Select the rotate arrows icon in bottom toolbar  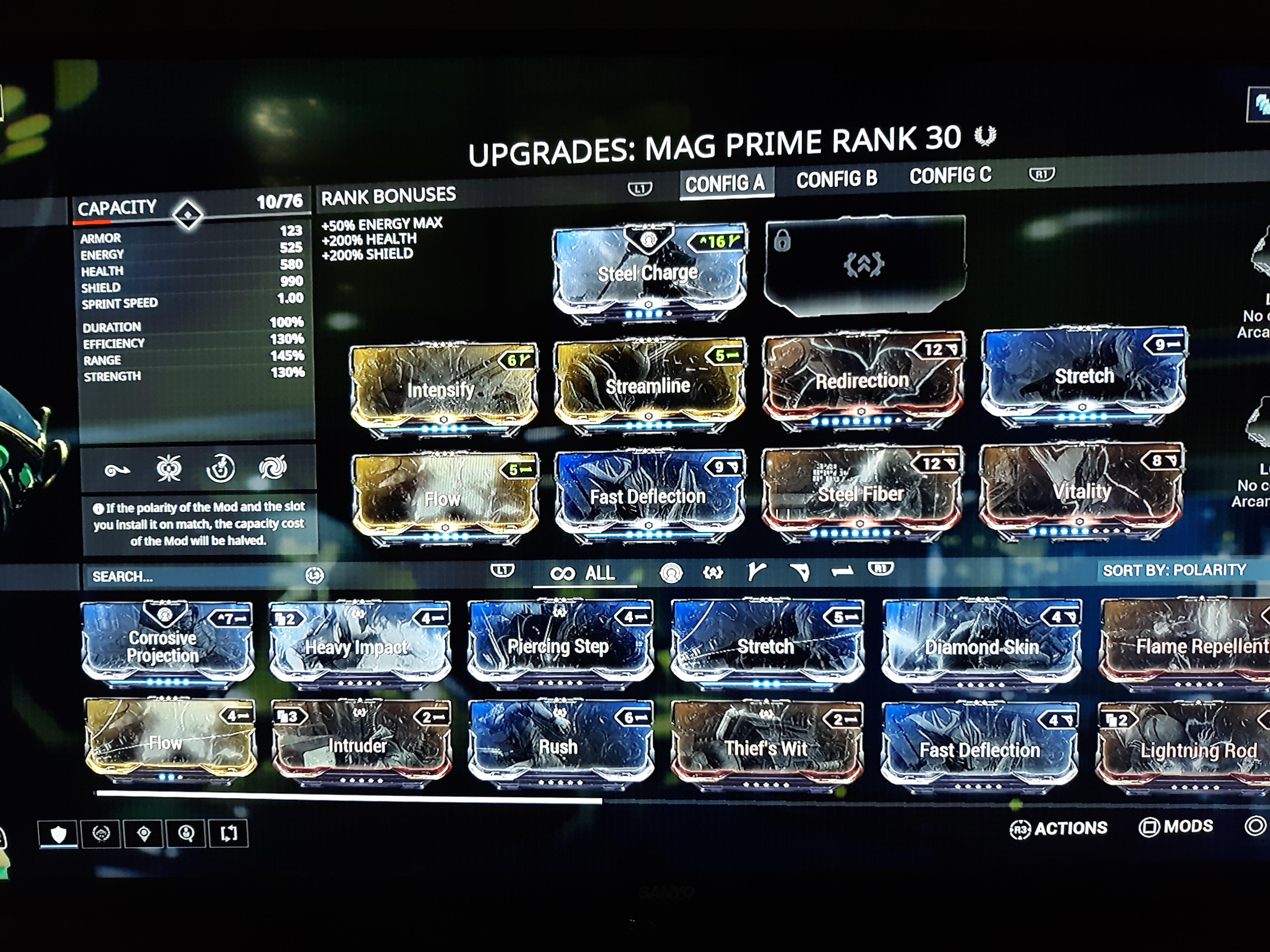229,833
